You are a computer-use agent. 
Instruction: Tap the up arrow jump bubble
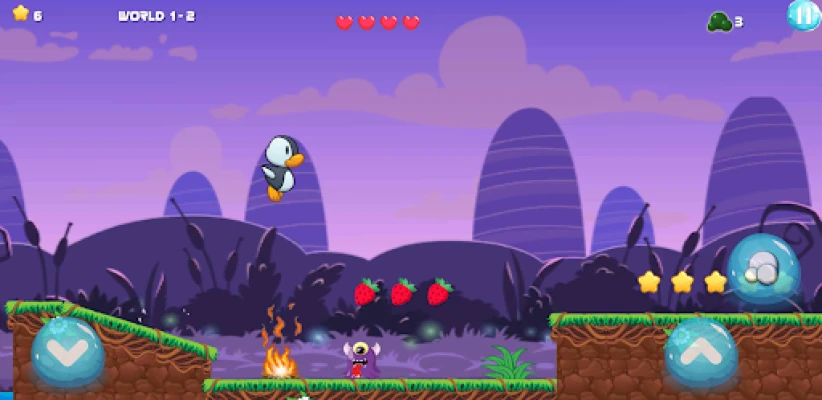point(701,351)
